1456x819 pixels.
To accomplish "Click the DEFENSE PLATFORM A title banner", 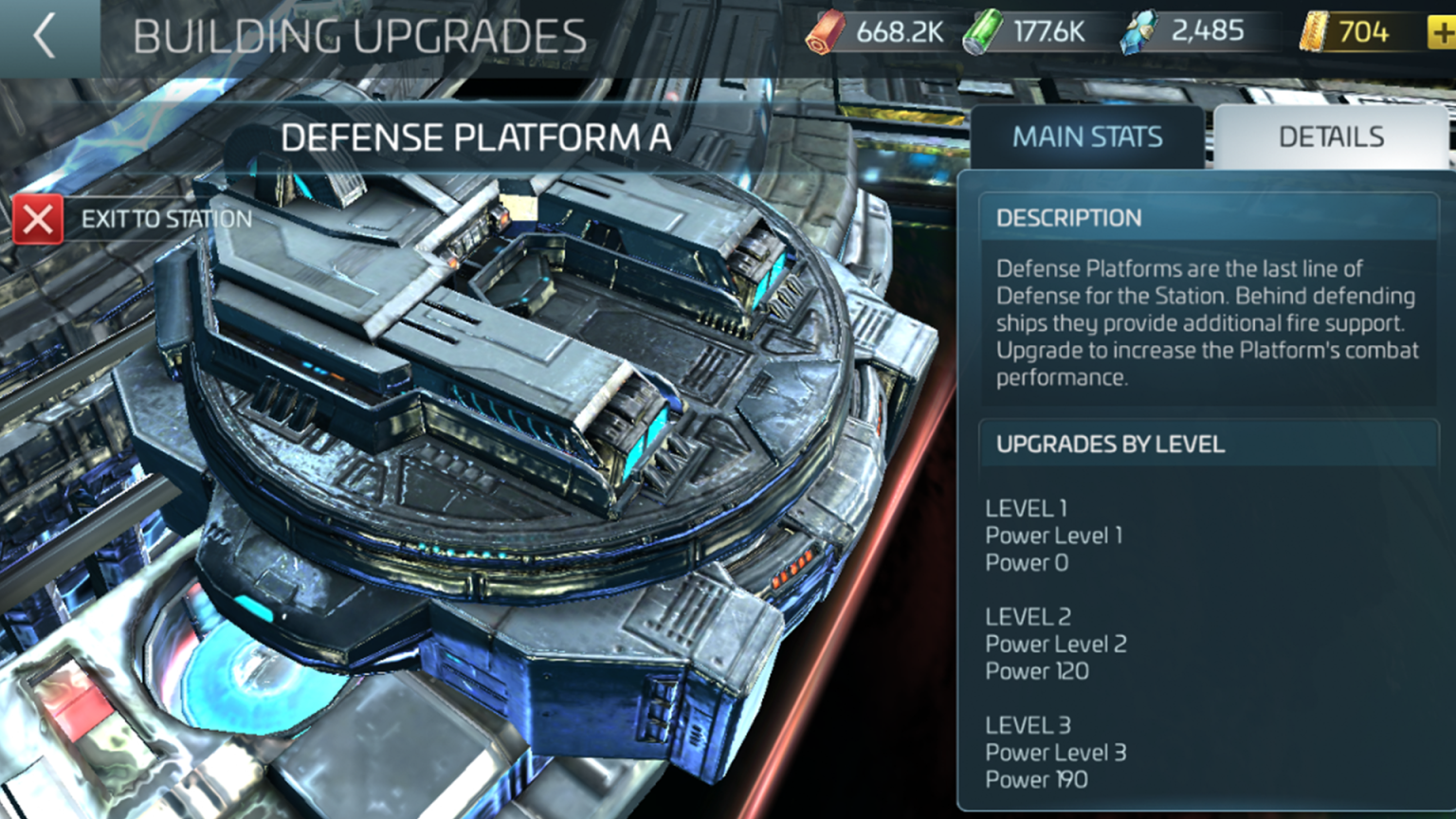I will click(x=477, y=137).
